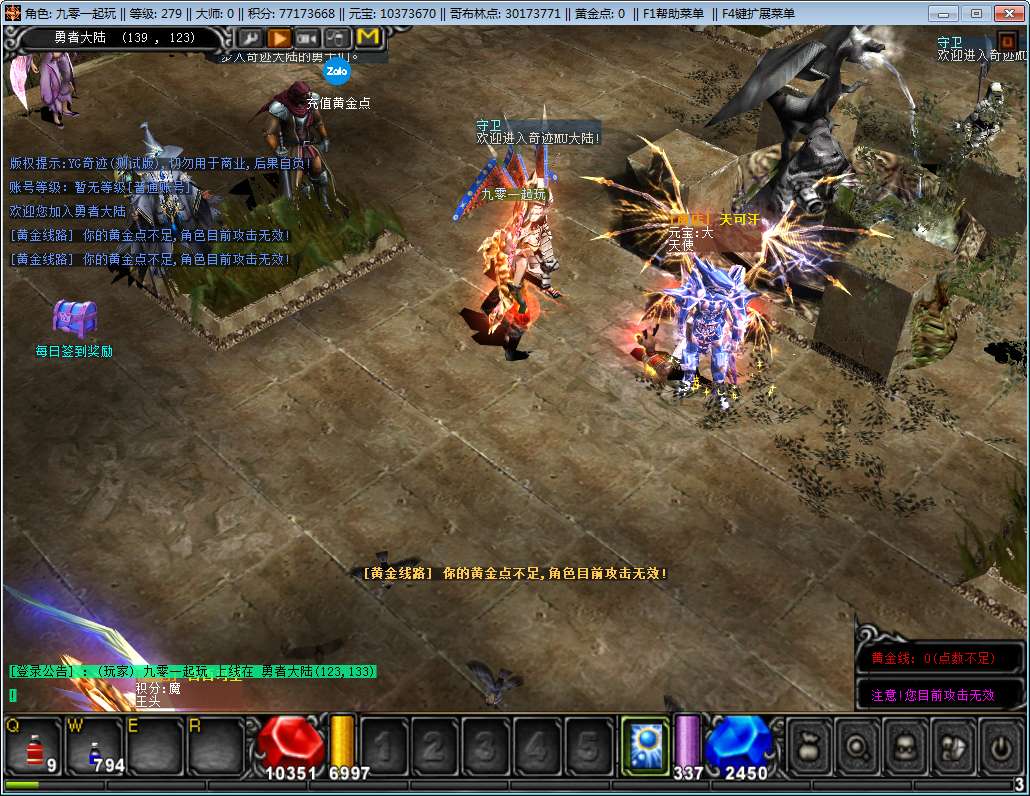
Task: Open the yellow M map button
Action: click(368, 38)
